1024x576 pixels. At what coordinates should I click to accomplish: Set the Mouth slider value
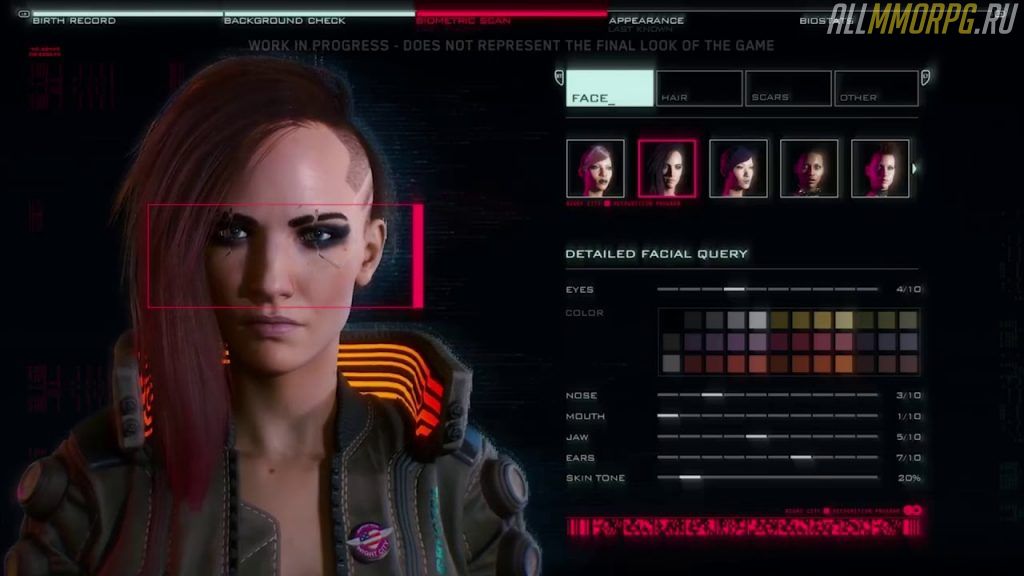coord(668,416)
